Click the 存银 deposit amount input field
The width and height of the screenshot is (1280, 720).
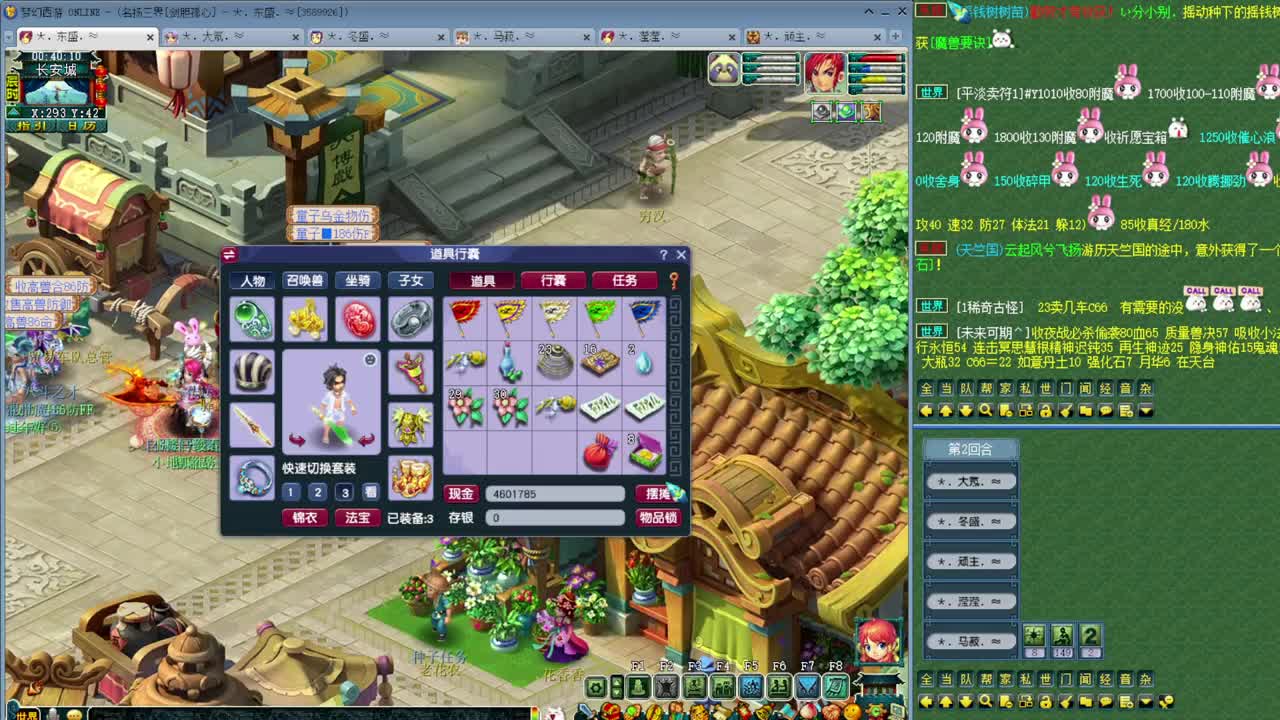click(x=553, y=517)
